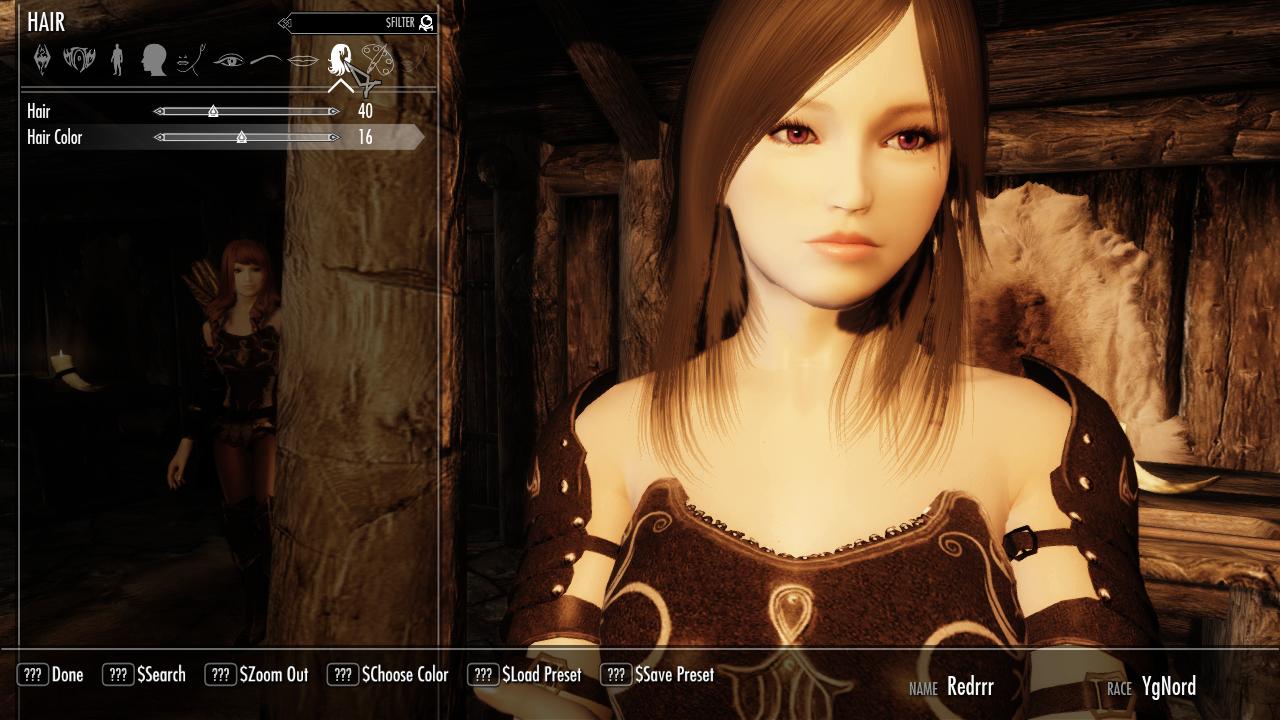Open the body category tab
The width and height of the screenshot is (1280, 720).
(117, 60)
